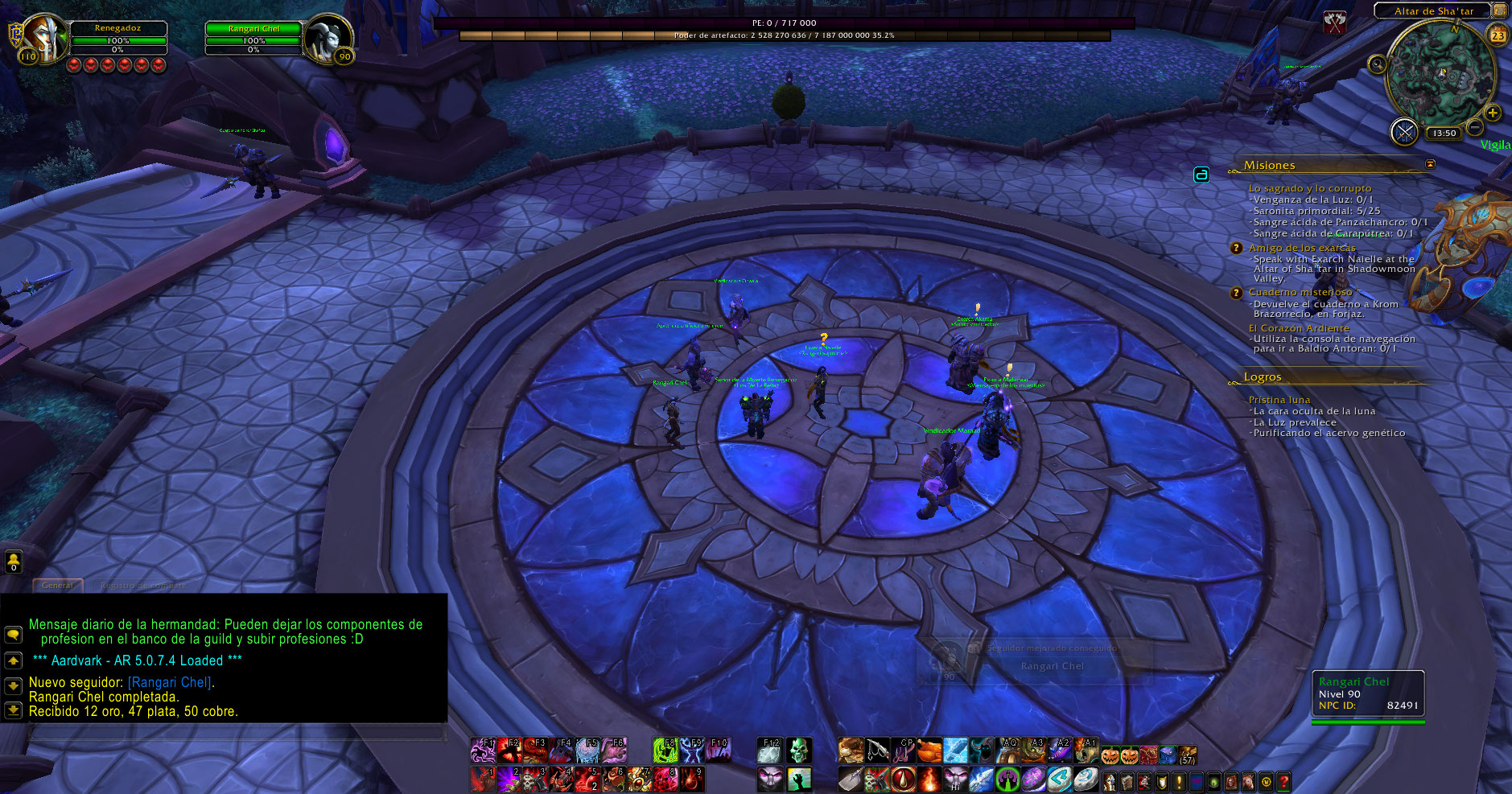Select the Rangari Chel target portrait
The height and width of the screenshot is (794, 1512).
(x=328, y=38)
